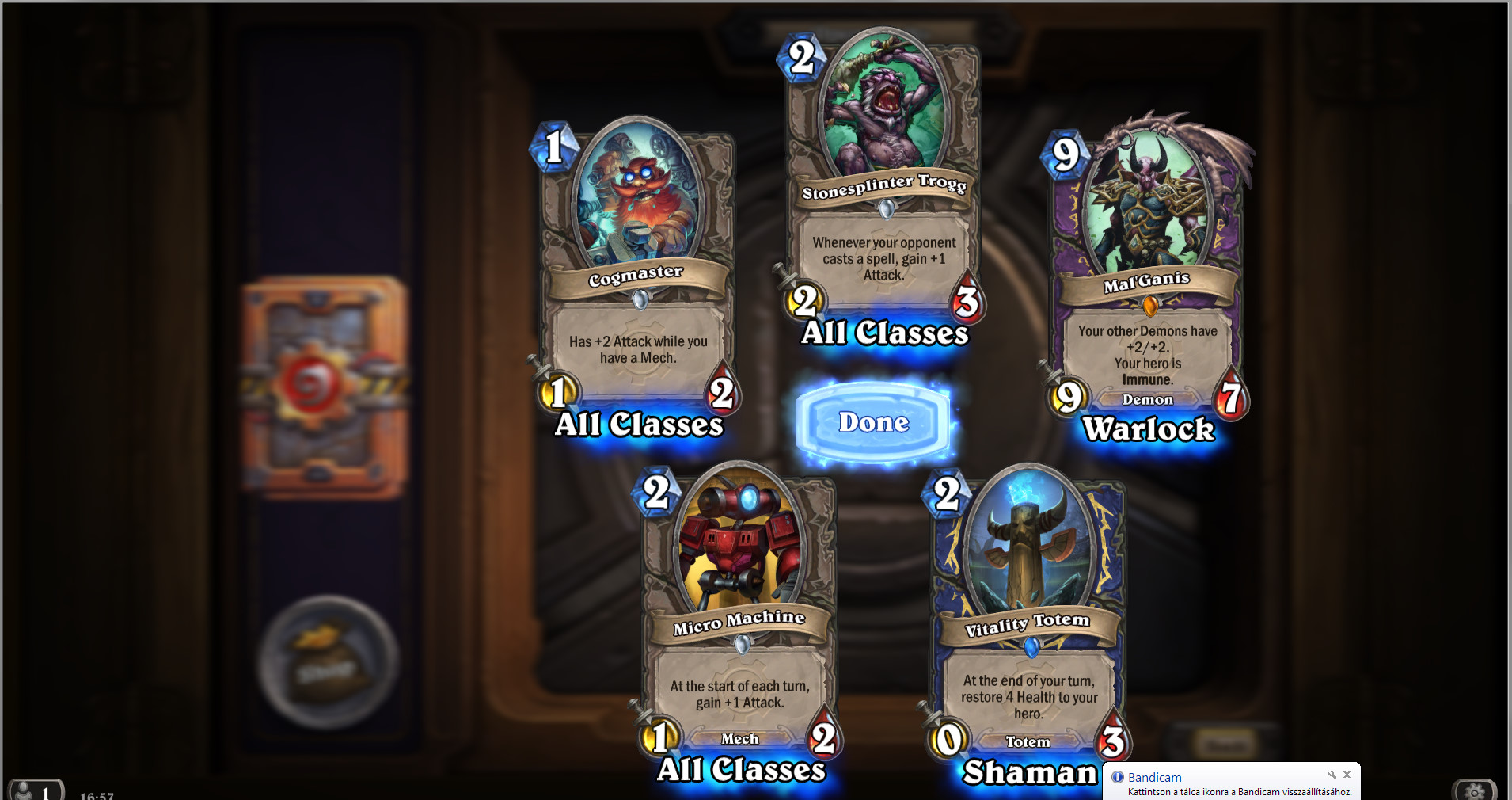Click the Done button

point(874,422)
